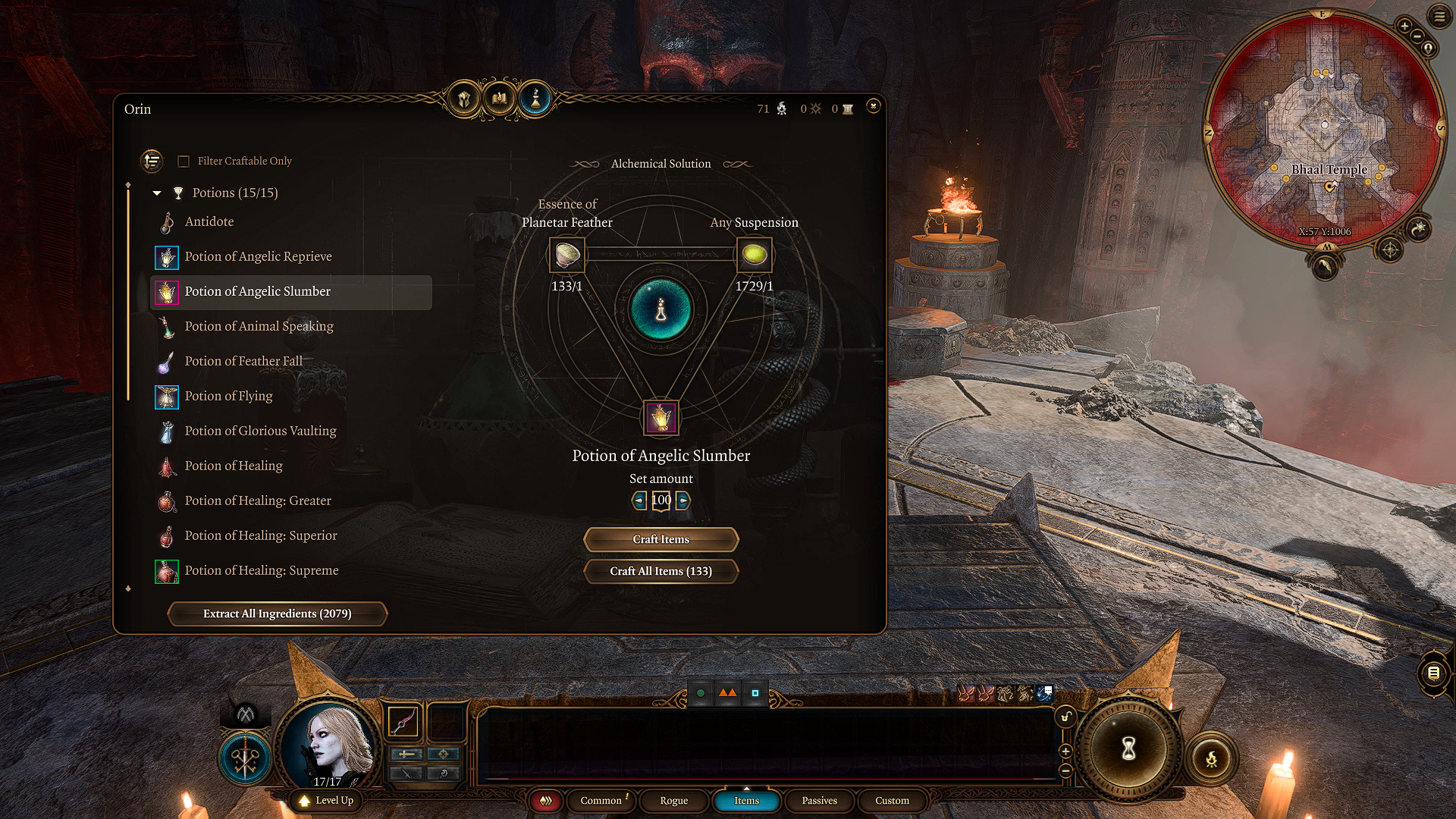Screen dimensions: 1456x819
Task: Switch hotbar to the Rogue tab
Action: click(673, 801)
